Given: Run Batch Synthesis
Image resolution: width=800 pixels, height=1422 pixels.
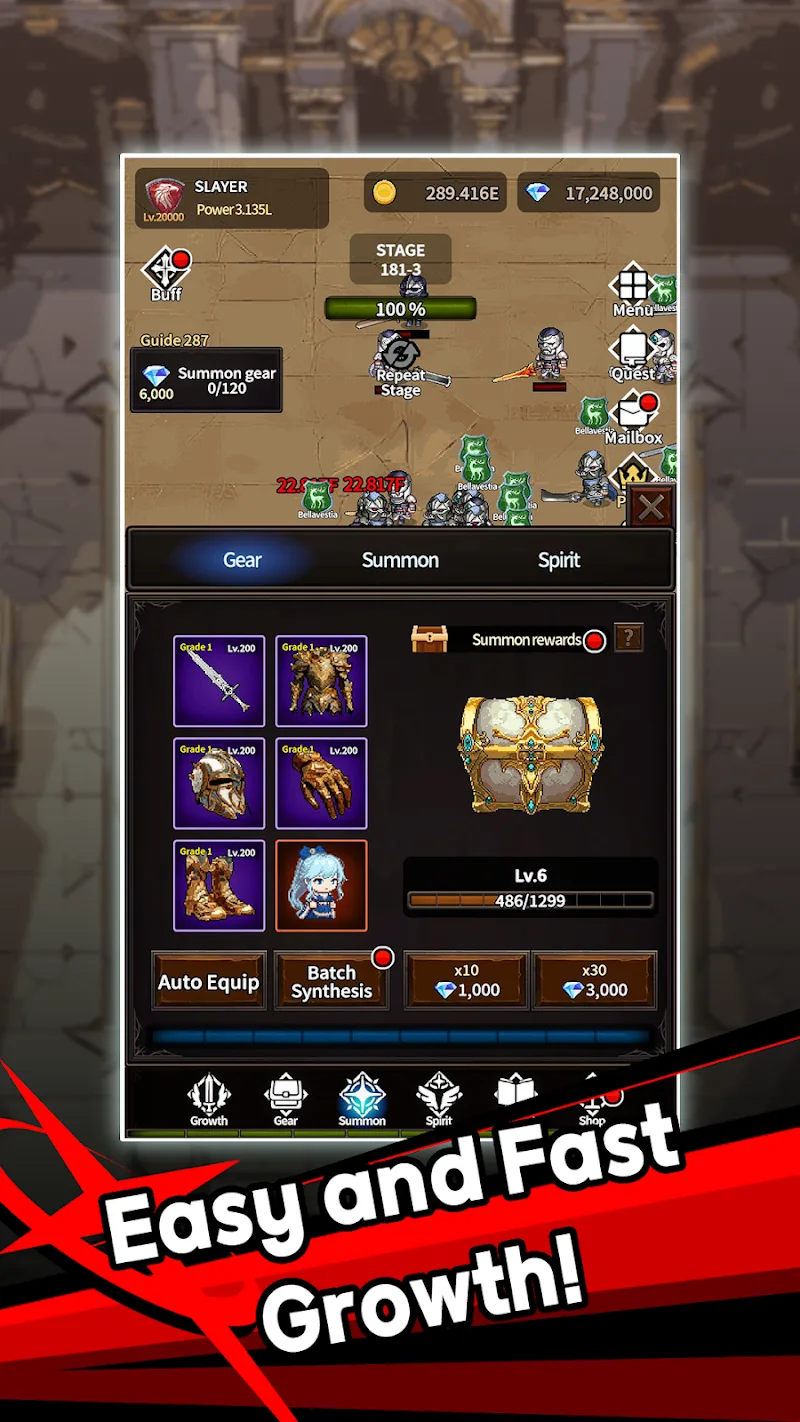Looking at the screenshot, I should [x=332, y=982].
